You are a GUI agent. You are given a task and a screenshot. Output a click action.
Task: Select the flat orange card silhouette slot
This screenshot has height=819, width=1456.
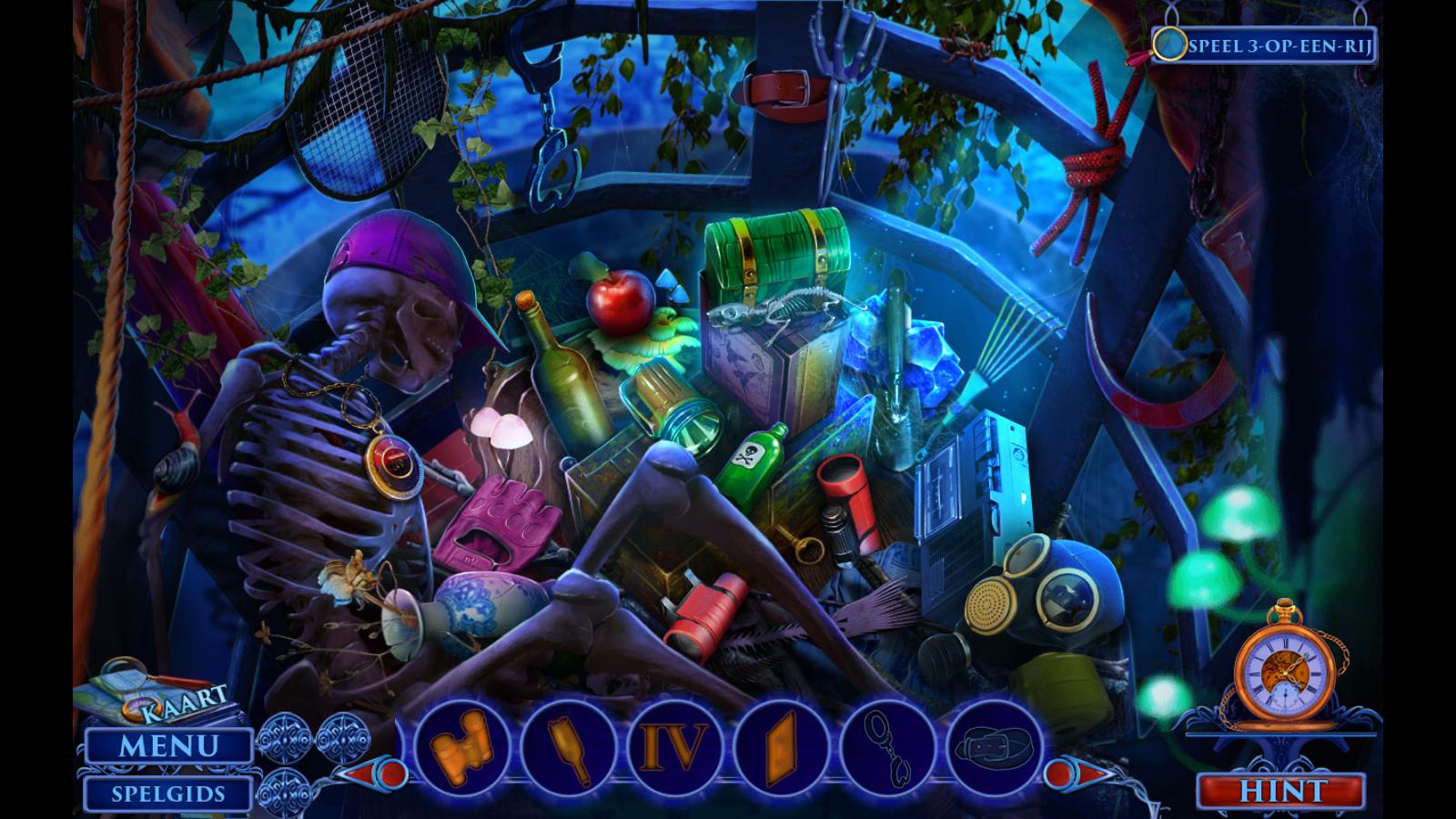[x=784, y=748]
